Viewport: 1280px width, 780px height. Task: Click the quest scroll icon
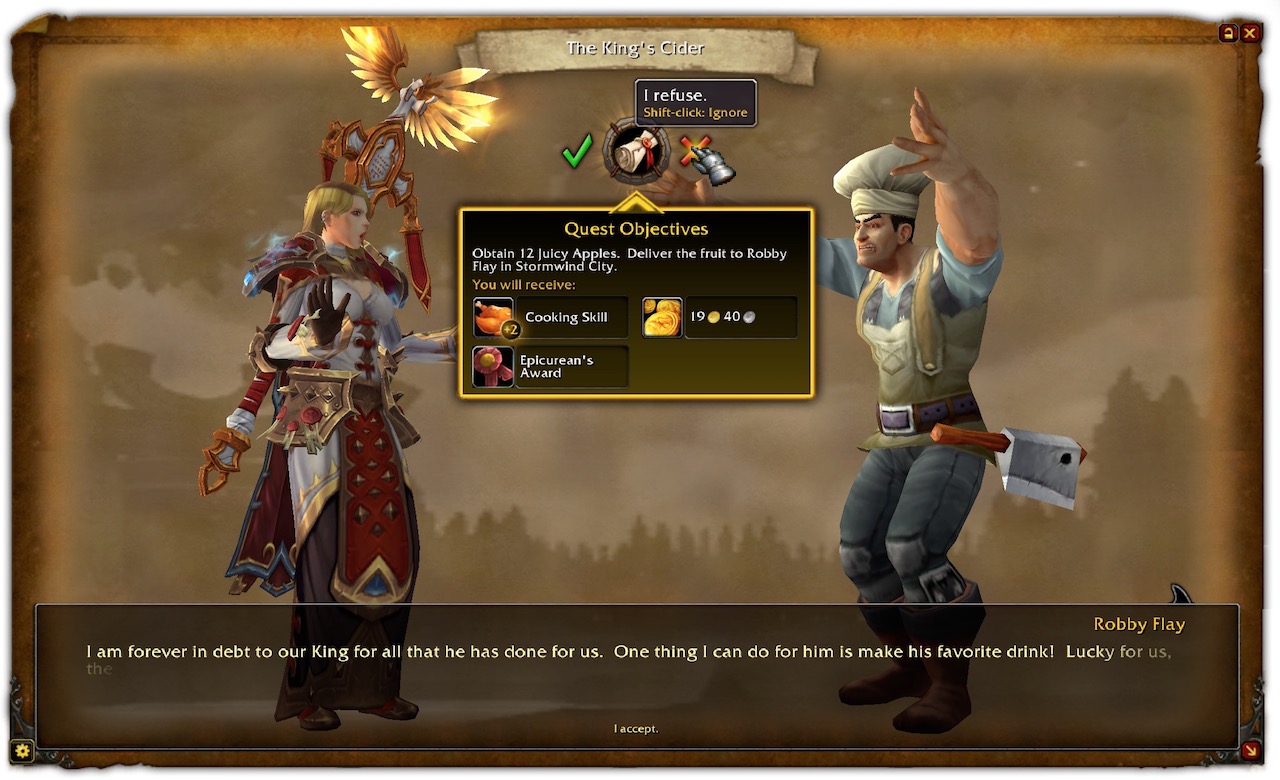[636, 152]
